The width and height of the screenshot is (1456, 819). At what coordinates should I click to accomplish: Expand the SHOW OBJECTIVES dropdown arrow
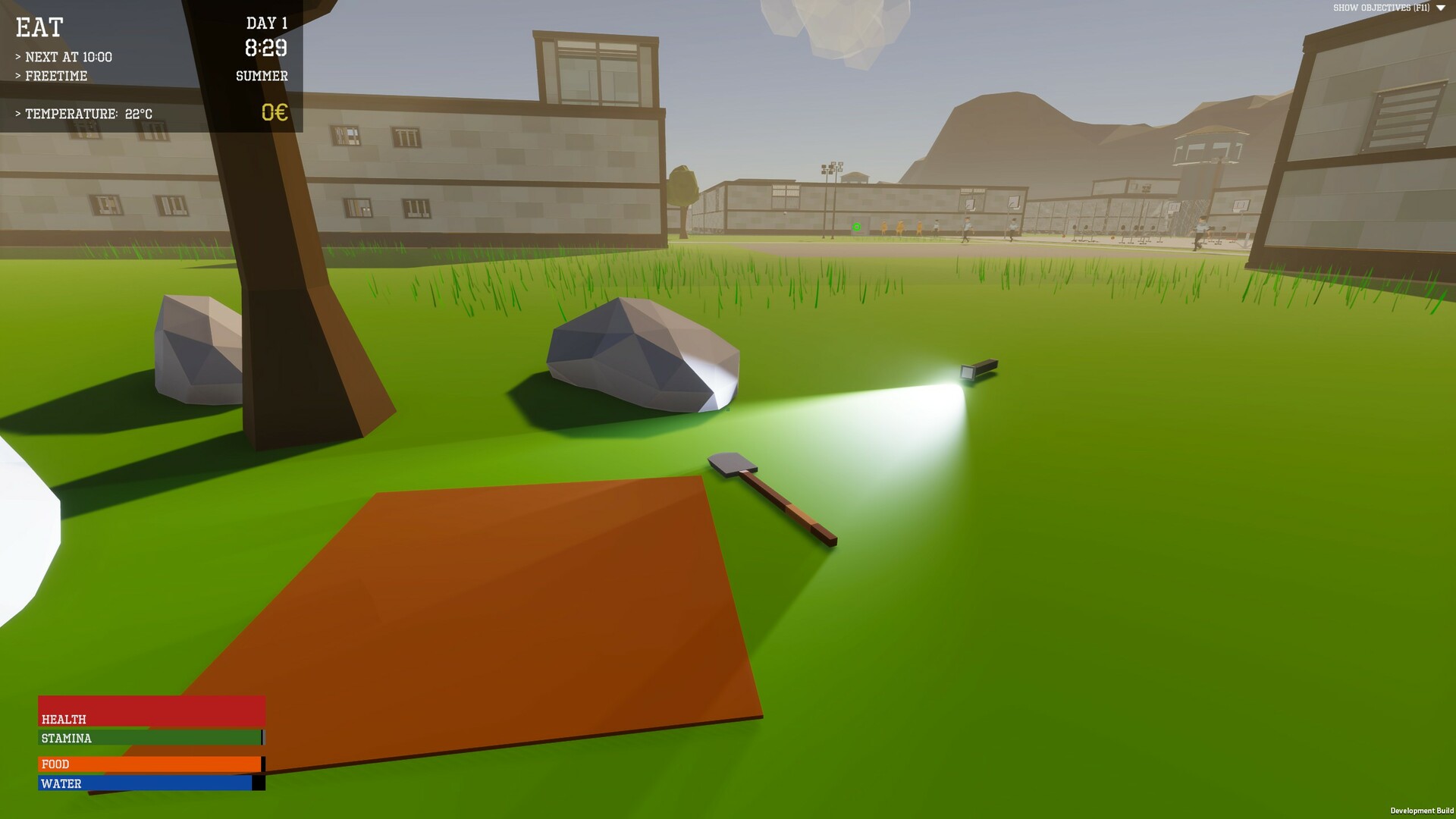(1440, 7)
